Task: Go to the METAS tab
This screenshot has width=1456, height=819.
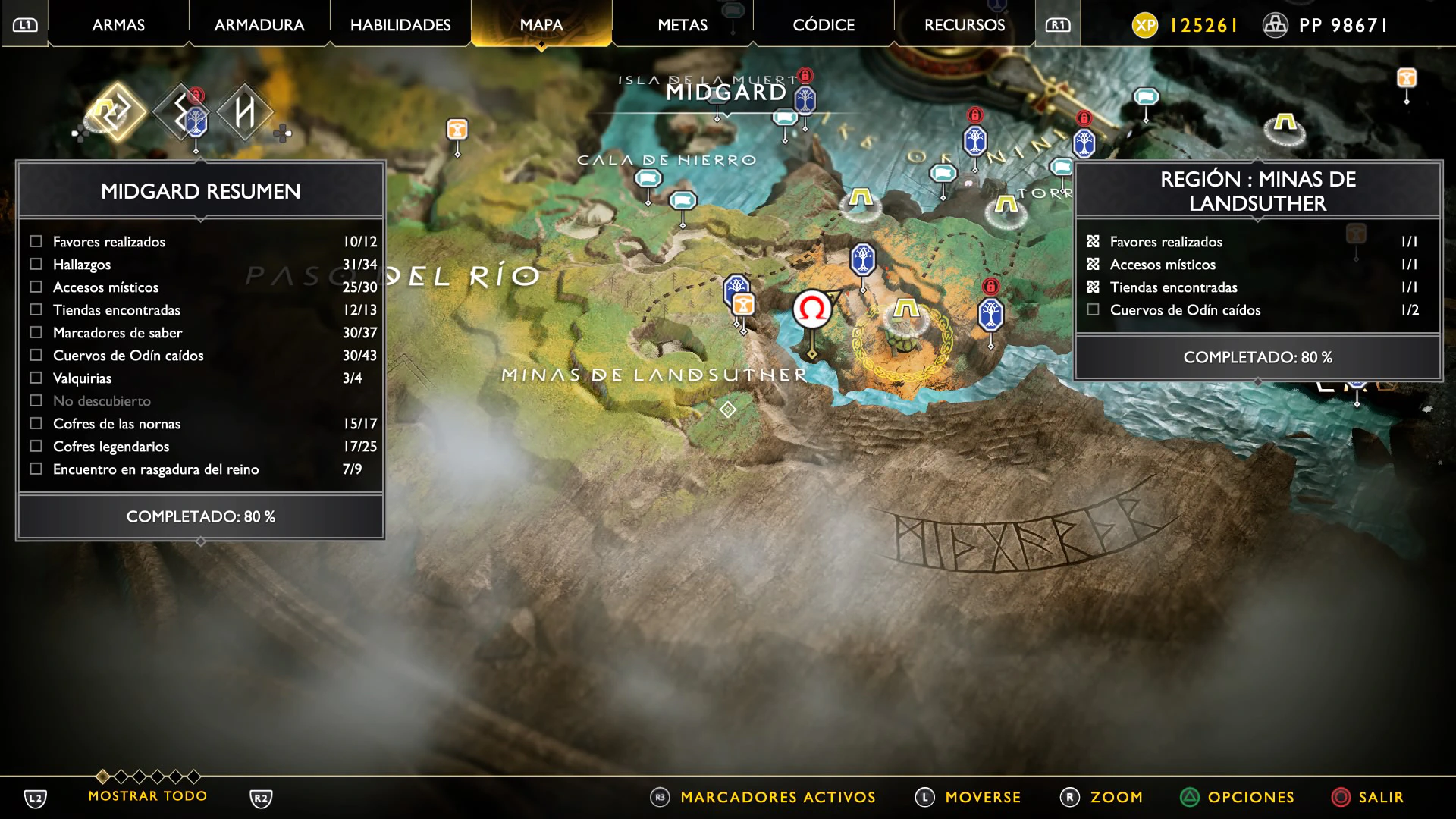Action: click(x=682, y=25)
